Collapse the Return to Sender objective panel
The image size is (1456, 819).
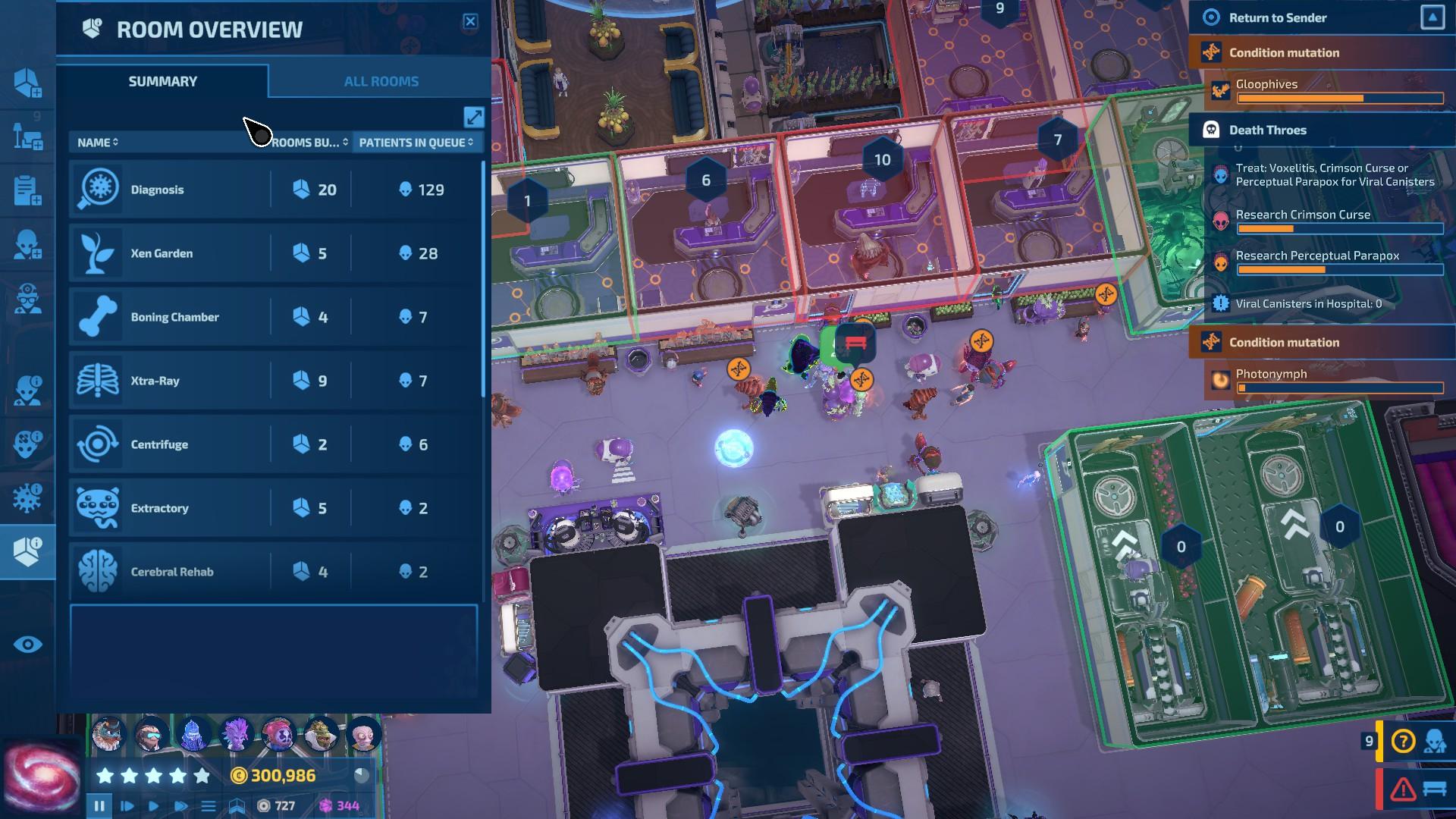pyautogui.click(x=1432, y=17)
